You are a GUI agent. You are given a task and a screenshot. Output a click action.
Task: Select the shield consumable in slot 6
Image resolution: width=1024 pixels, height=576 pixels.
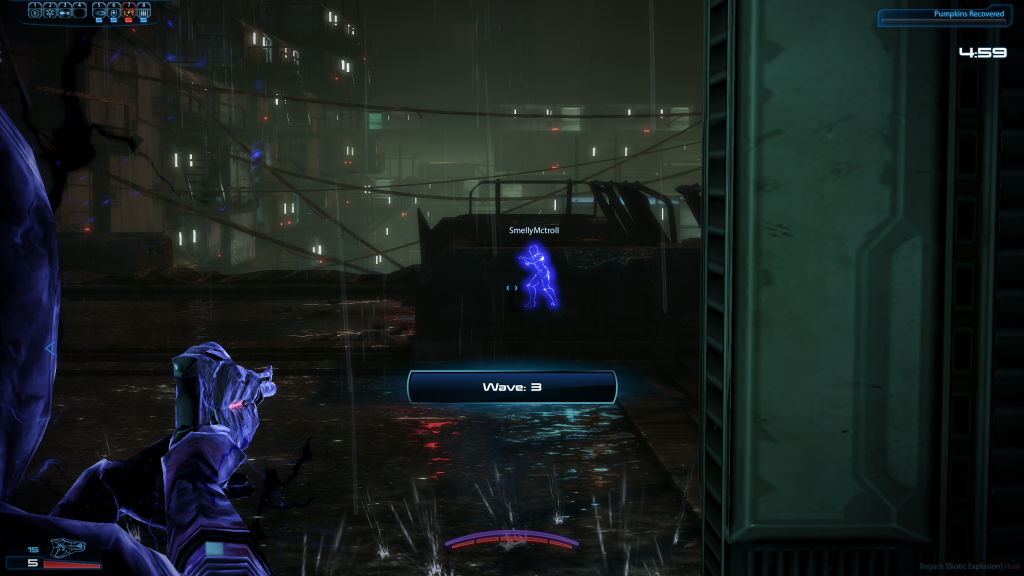coord(114,13)
